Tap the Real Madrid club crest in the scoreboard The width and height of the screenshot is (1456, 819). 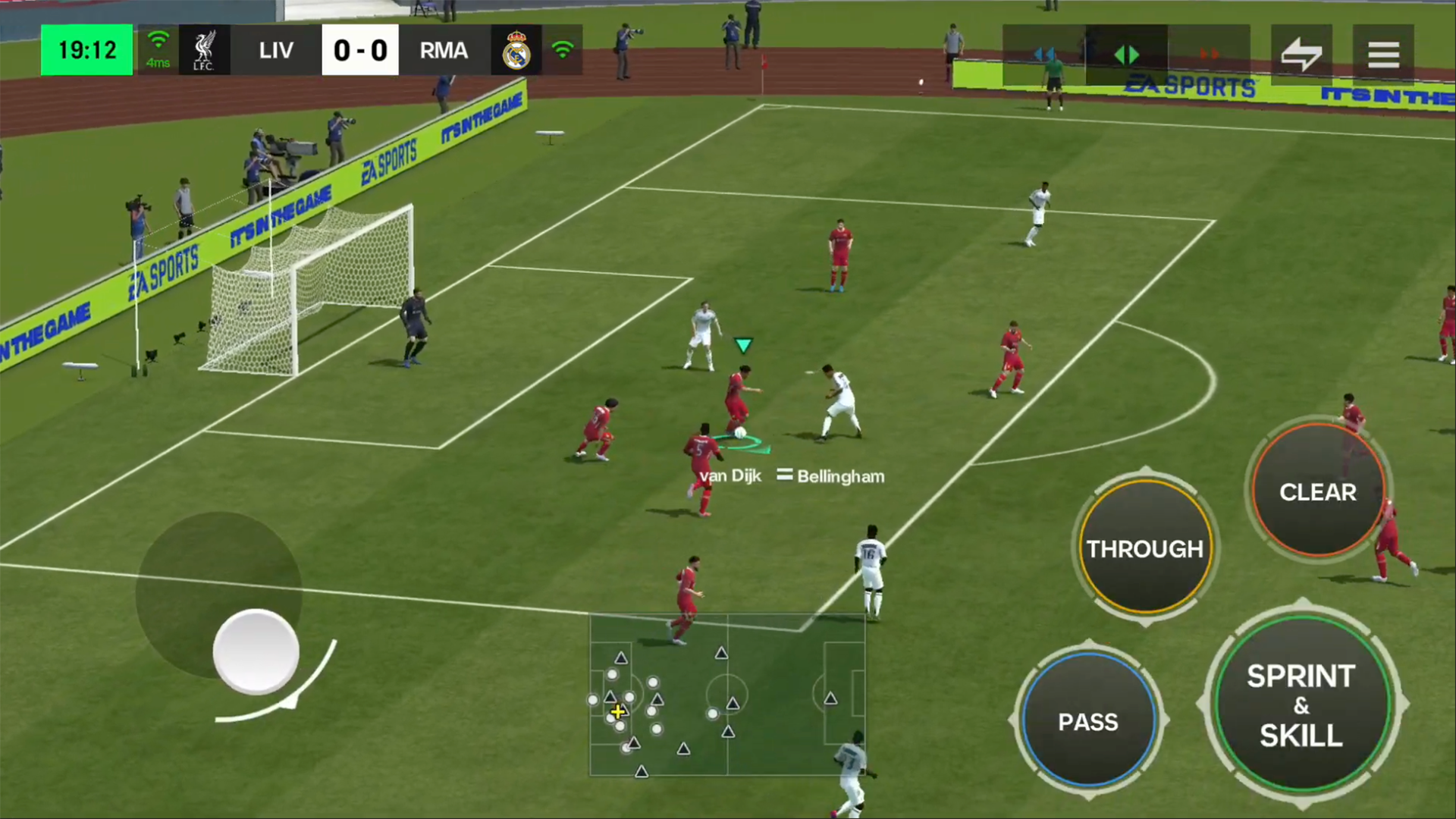pos(516,50)
